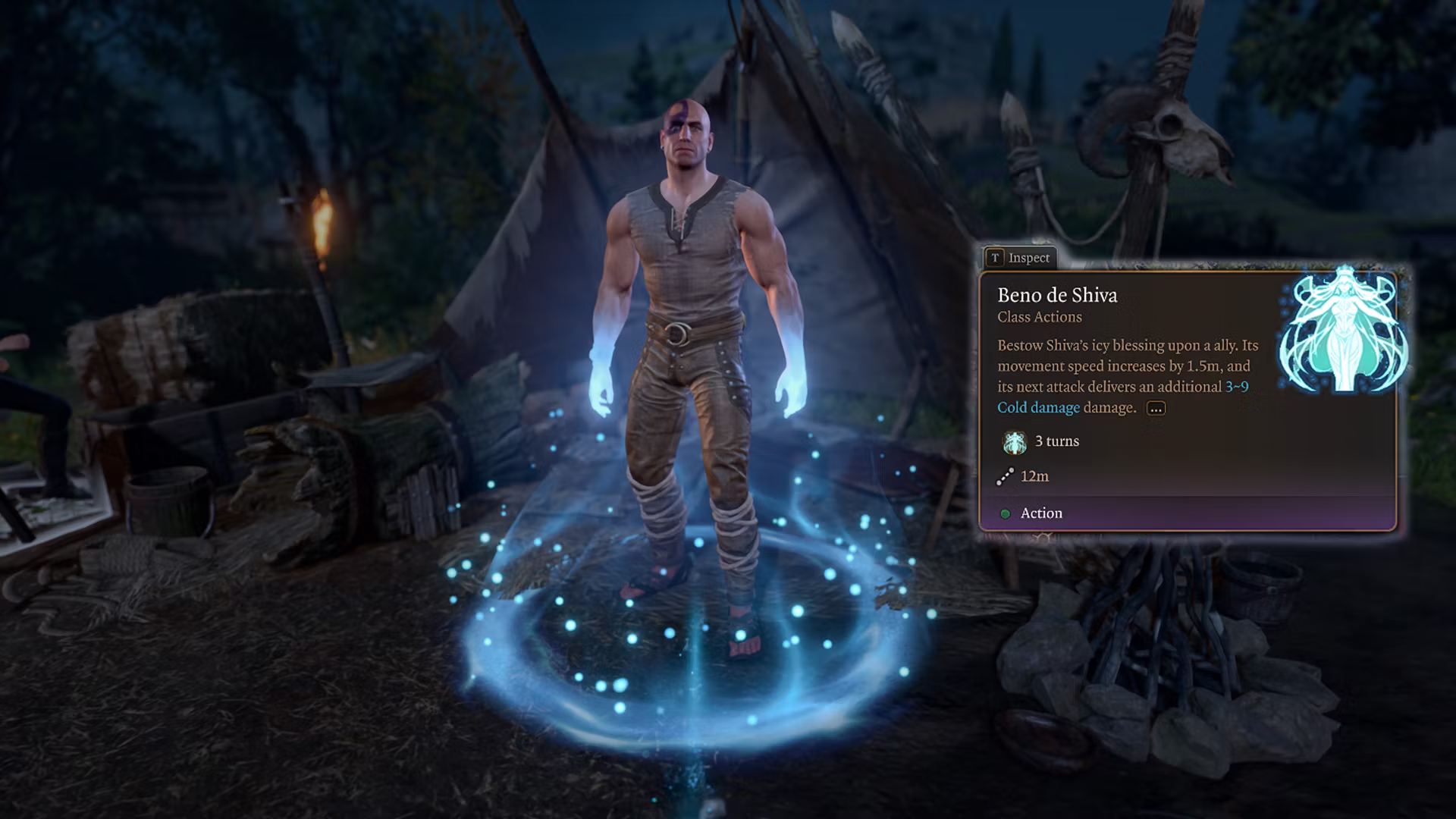Open the Cold damage keyword link
1456x819 pixels.
pos(1038,408)
